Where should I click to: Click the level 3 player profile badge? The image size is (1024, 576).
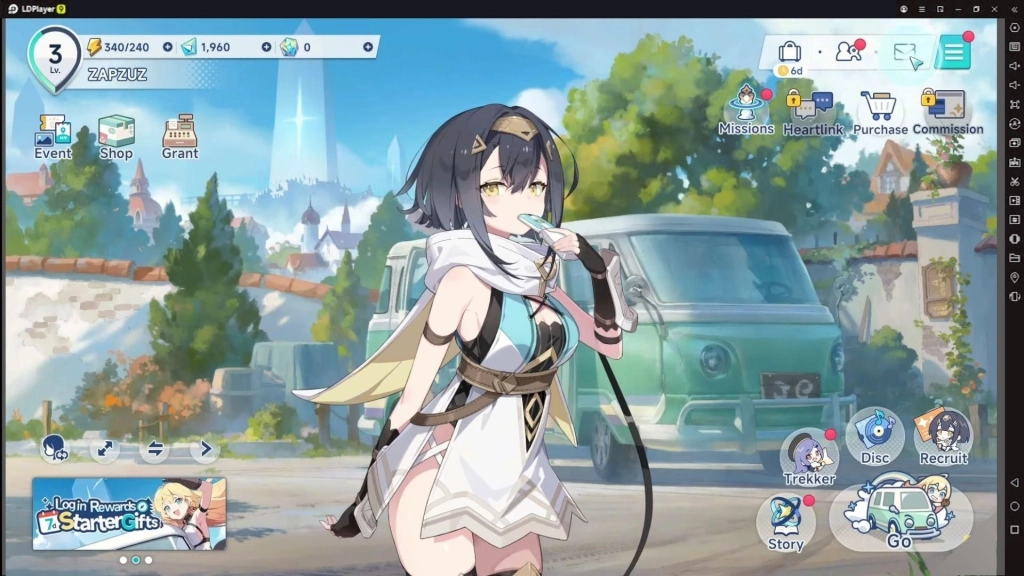[x=55, y=55]
